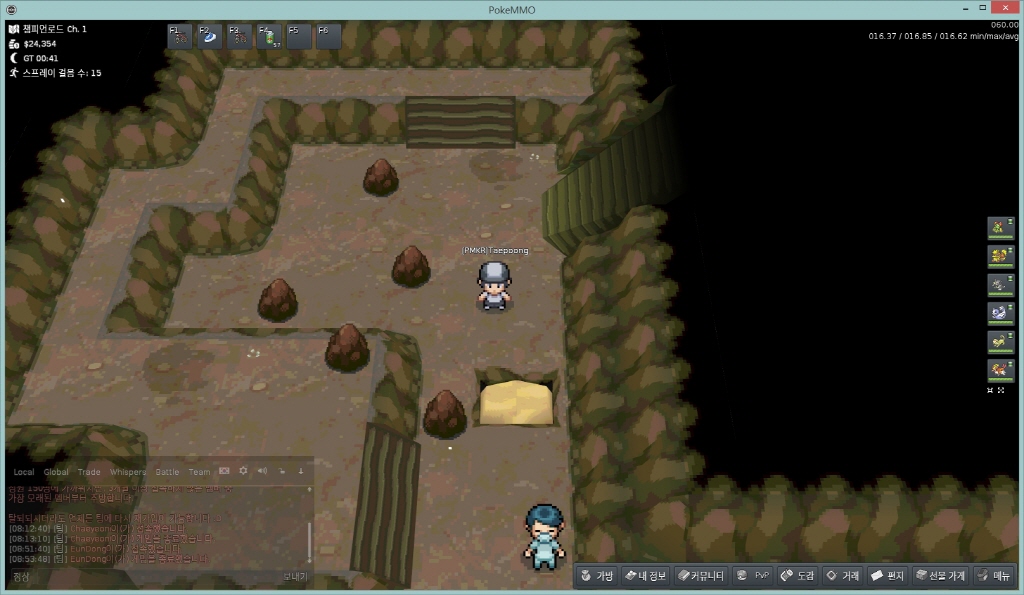Switch to the Battle chat tab
The height and width of the screenshot is (595, 1024).
pos(167,472)
